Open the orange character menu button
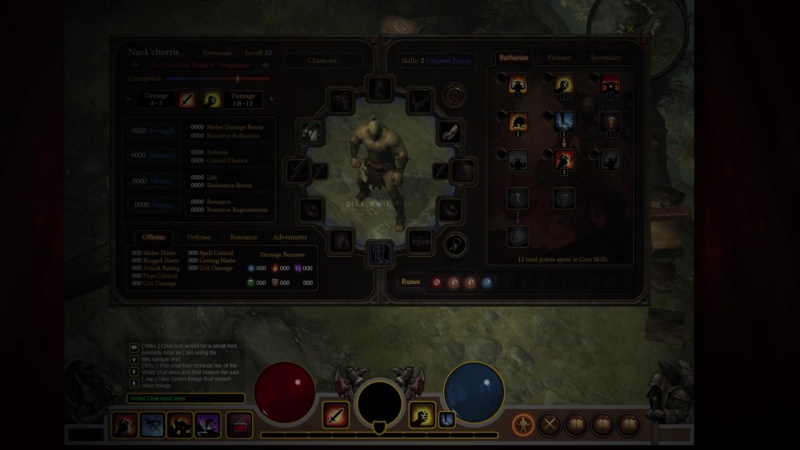800x450 pixels. tap(523, 424)
